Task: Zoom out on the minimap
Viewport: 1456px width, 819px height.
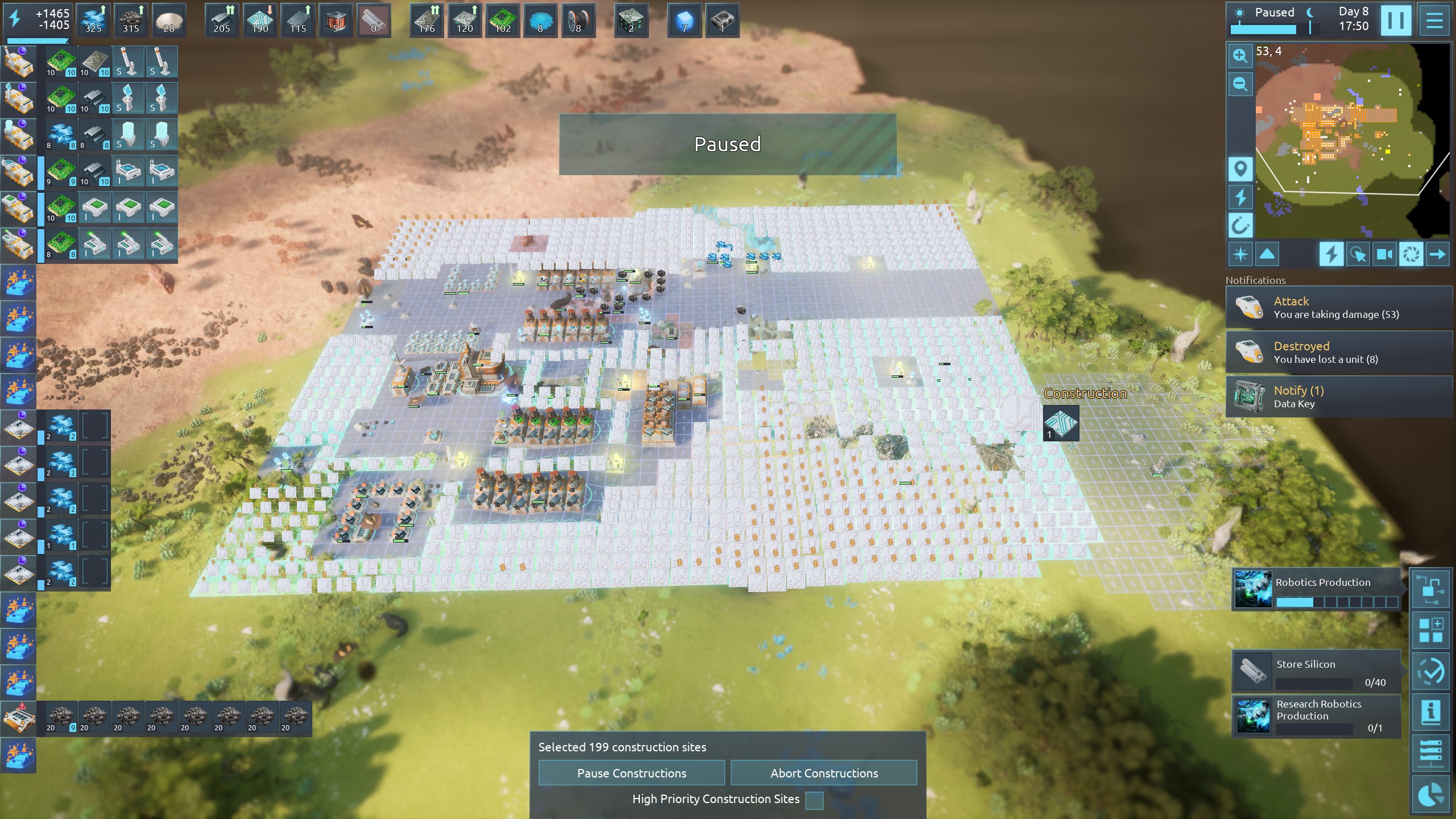Action: point(1240,85)
